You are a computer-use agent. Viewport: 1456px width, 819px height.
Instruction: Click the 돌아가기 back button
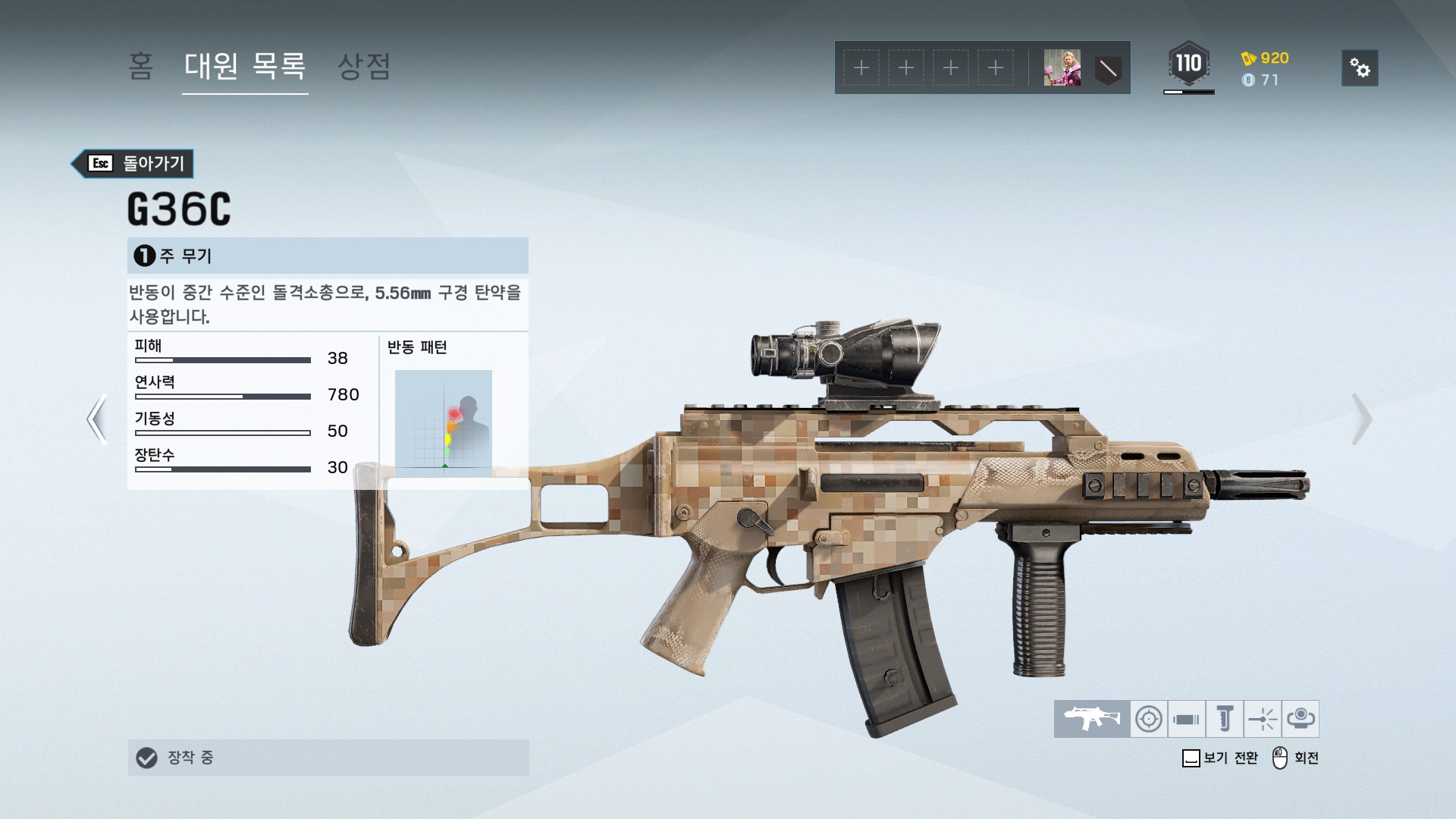click(x=133, y=163)
